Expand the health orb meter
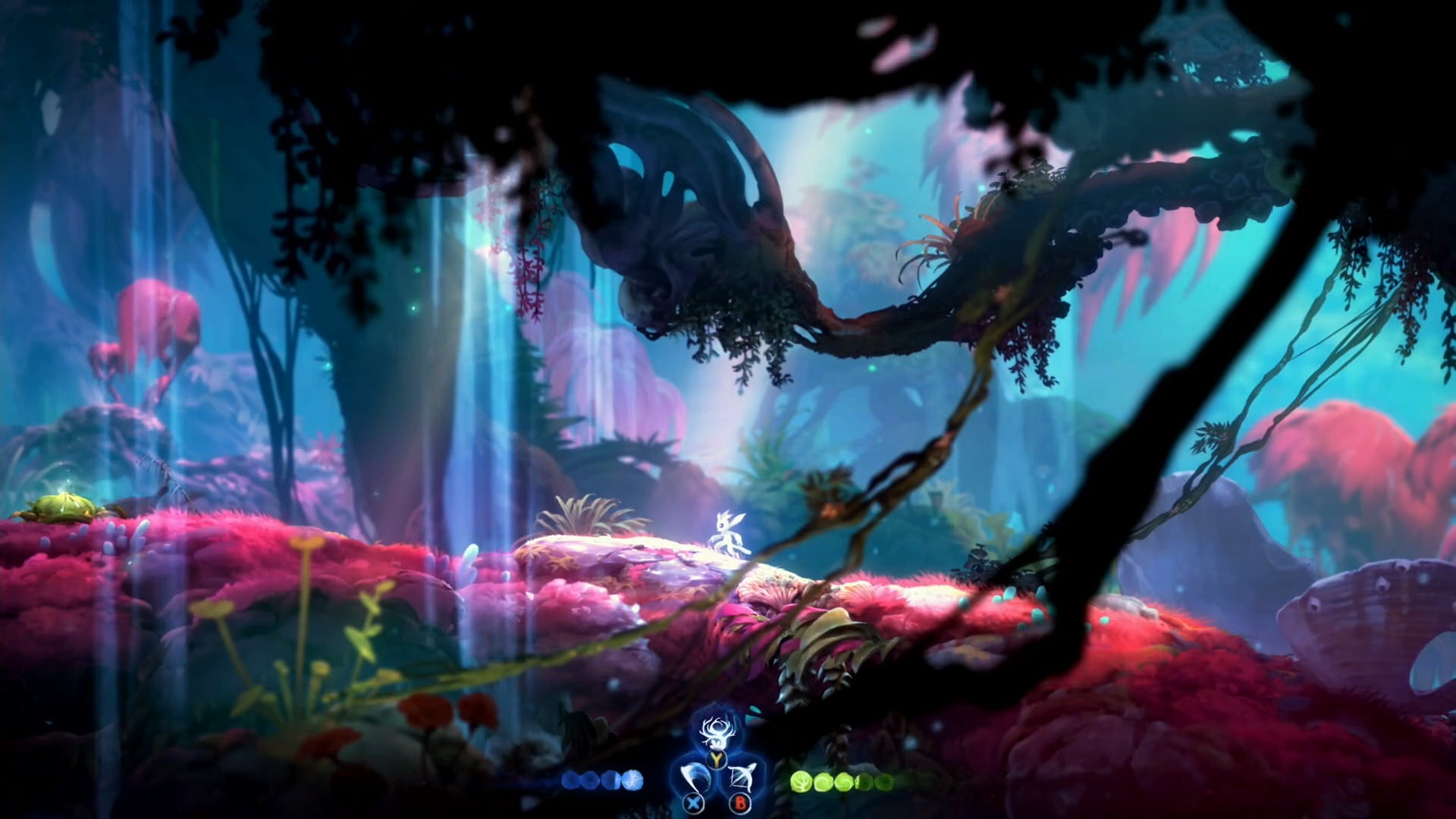Screen dimensions: 1456x819 (842, 780)
